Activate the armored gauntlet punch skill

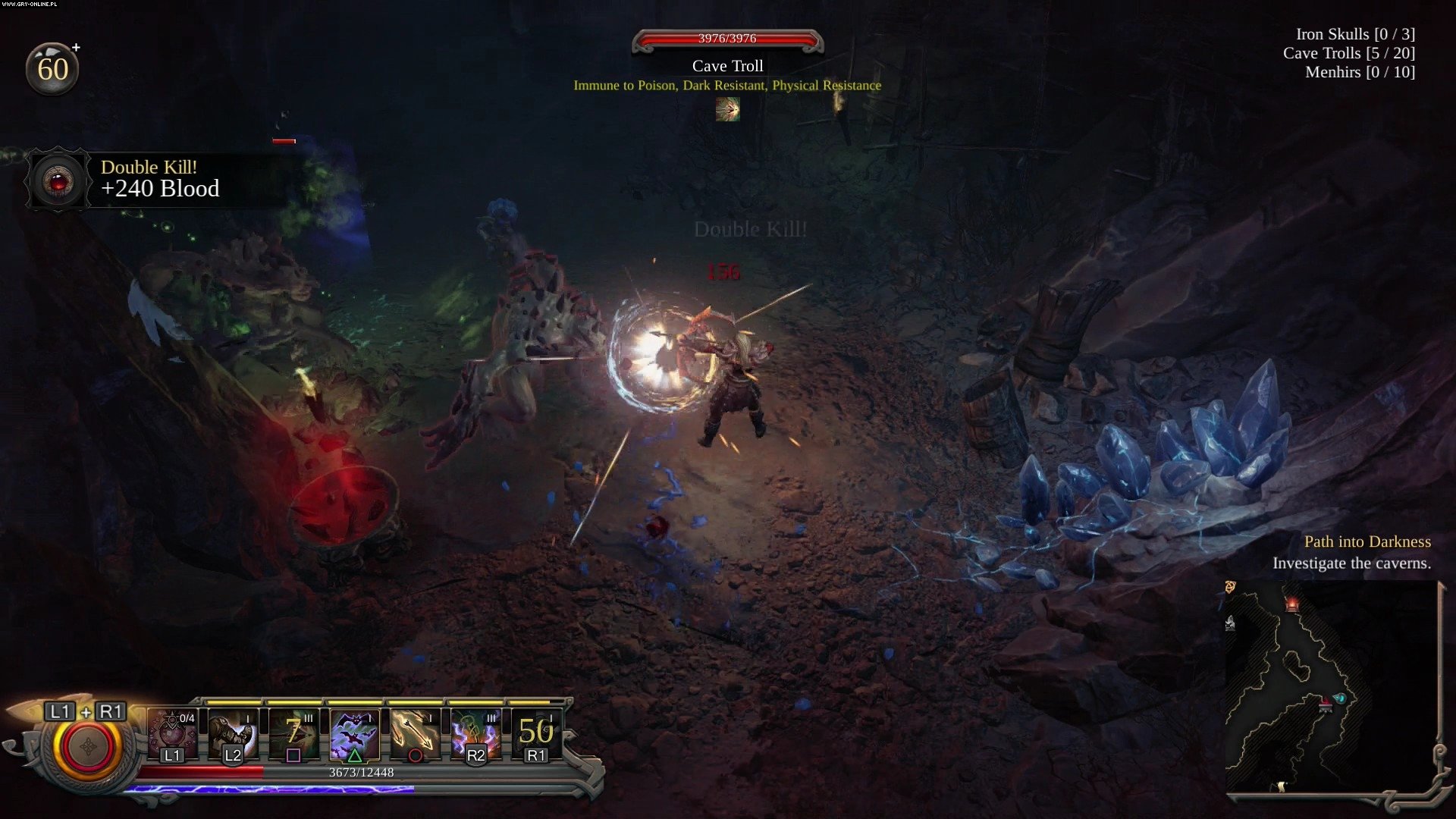[x=233, y=733]
